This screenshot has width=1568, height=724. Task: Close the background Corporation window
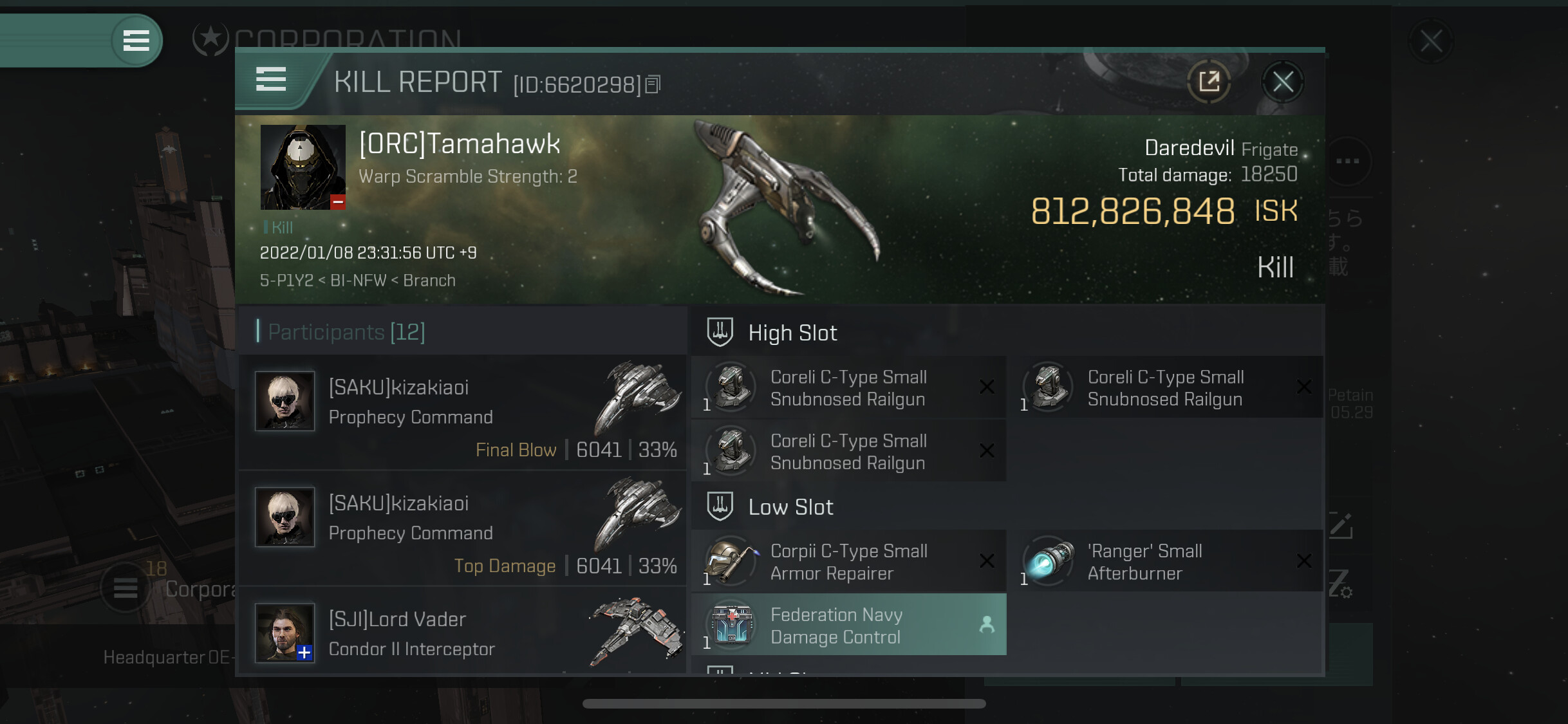[x=1430, y=42]
